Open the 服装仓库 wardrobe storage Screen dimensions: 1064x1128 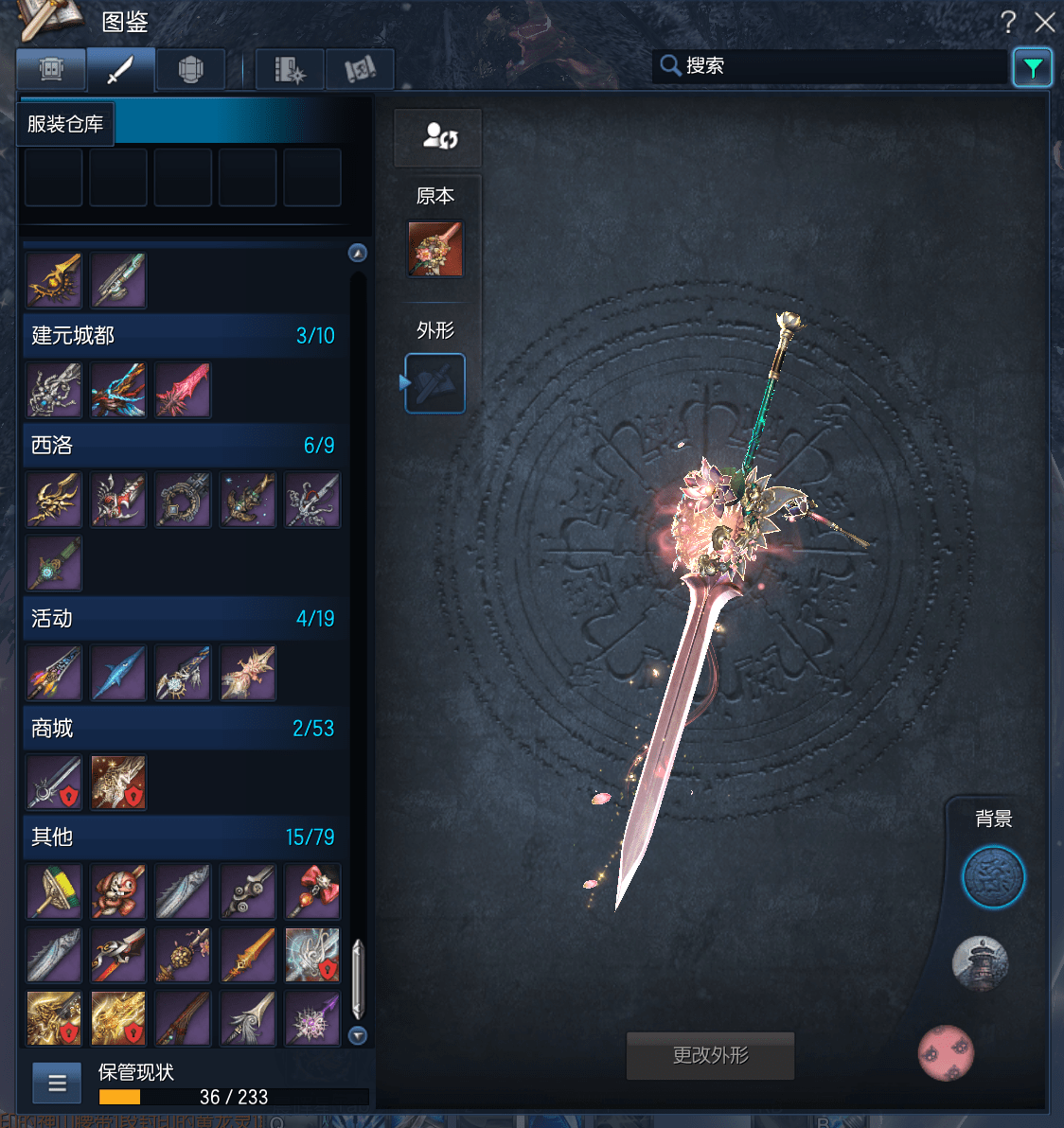pyautogui.click(x=65, y=124)
